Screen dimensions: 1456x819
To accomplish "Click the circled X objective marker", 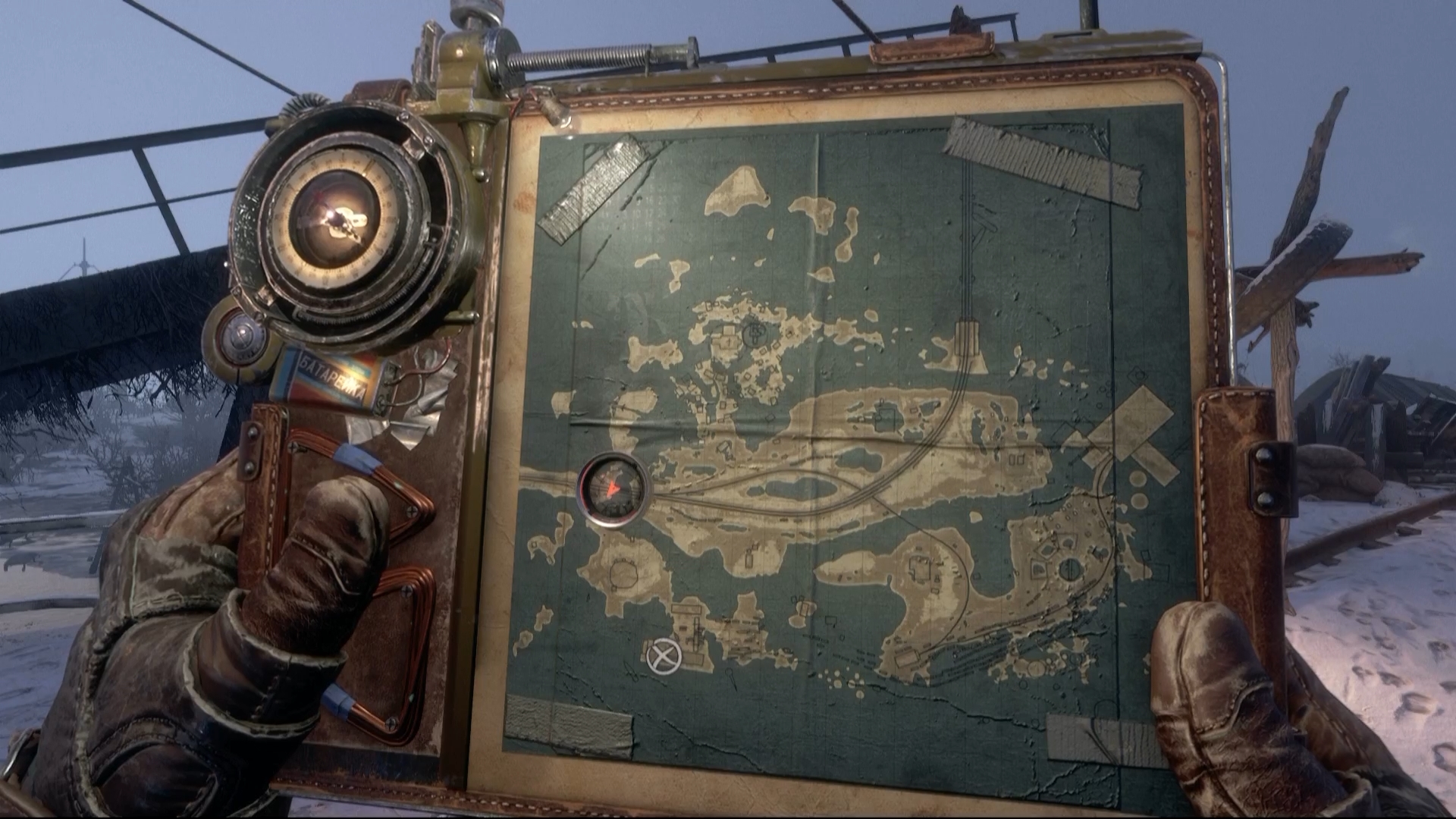I will (664, 655).
